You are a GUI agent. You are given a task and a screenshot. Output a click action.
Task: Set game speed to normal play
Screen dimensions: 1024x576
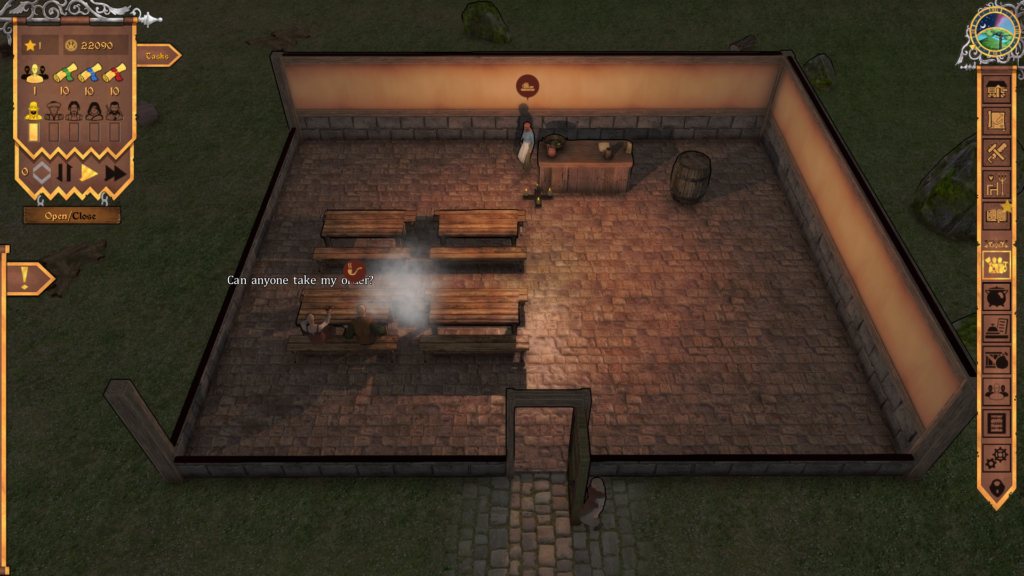click(89, 172)
